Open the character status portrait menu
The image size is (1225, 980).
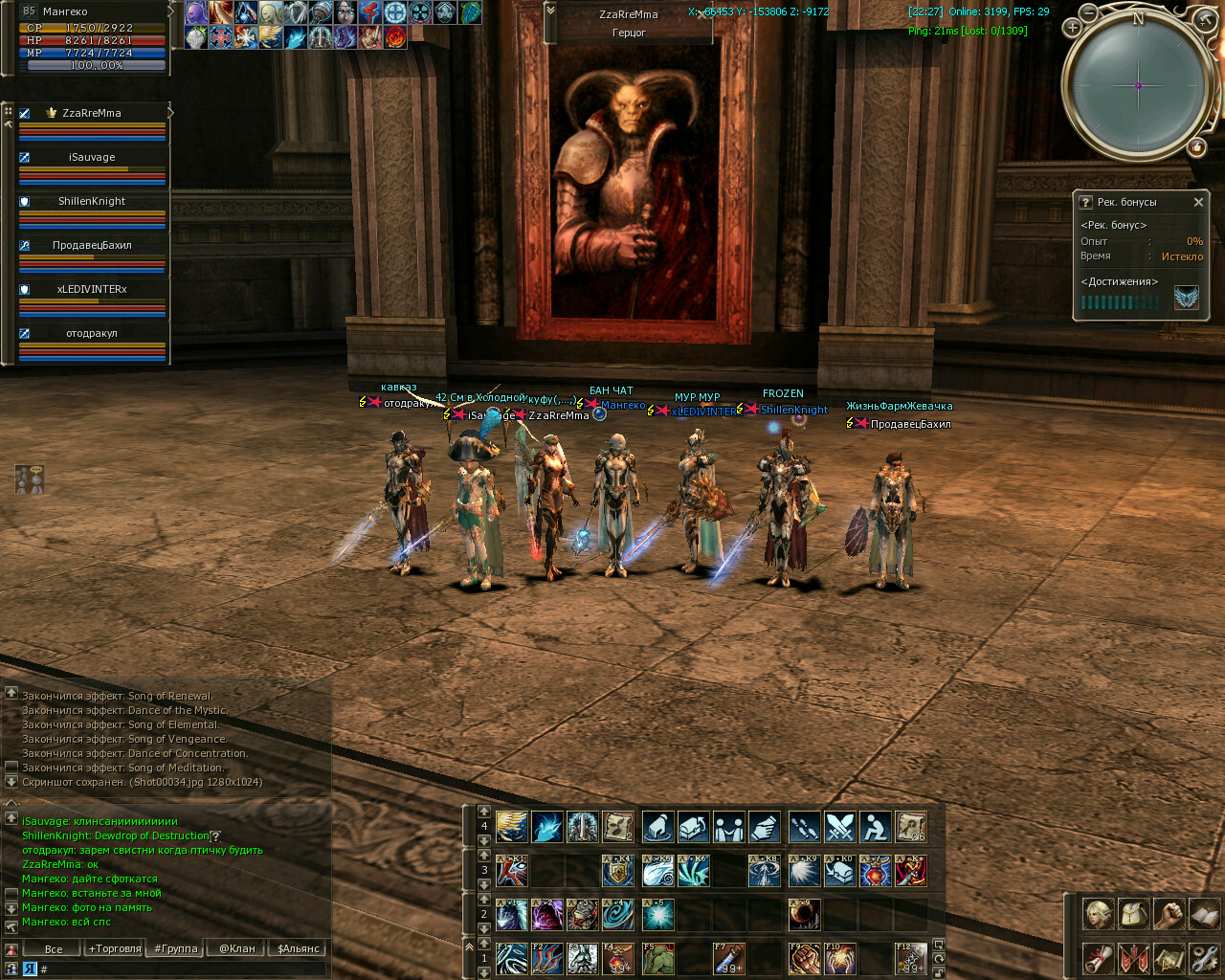point(1098,914)
